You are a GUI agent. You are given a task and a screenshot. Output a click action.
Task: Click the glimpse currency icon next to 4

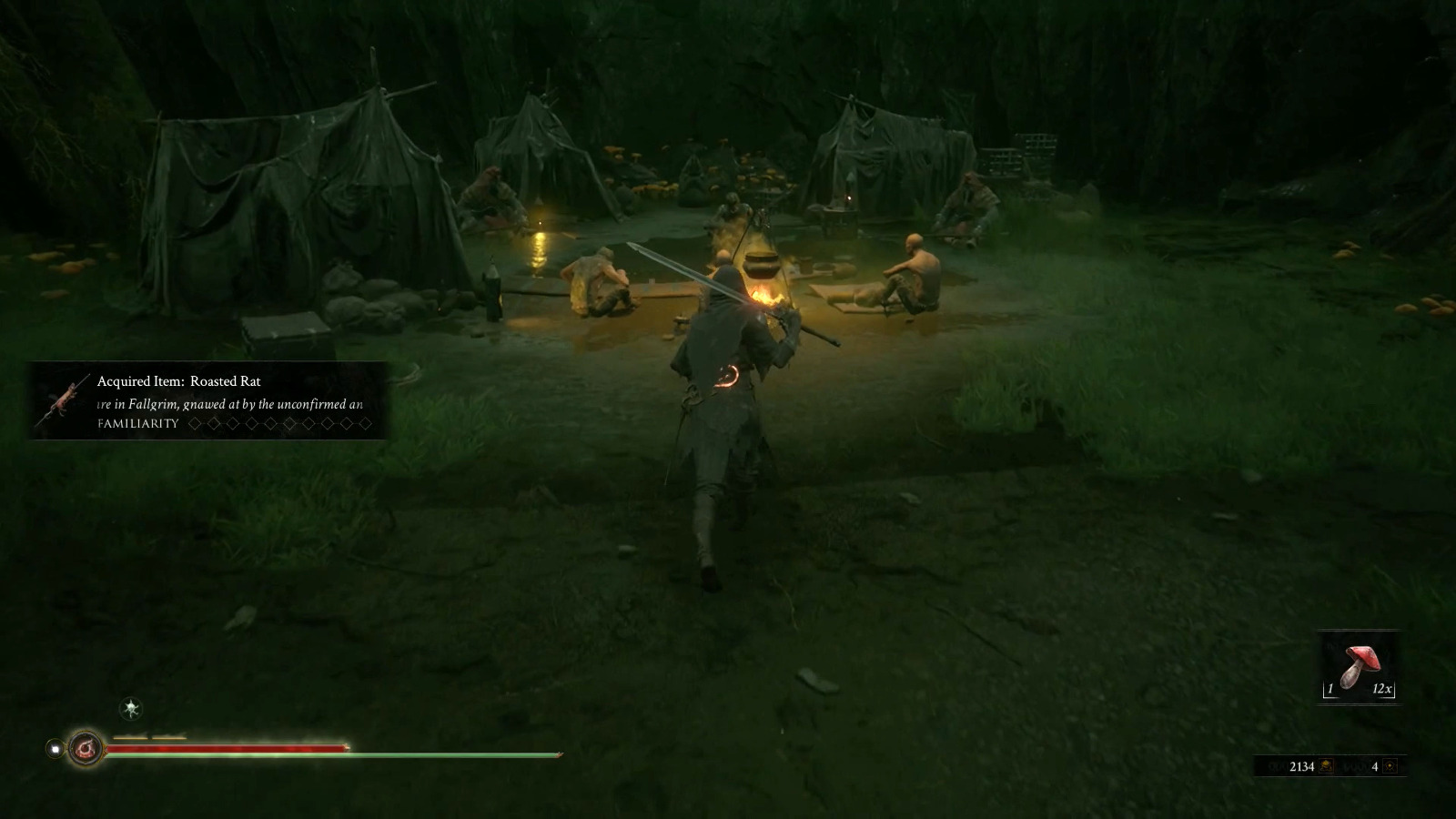(x=1390, y=766)
